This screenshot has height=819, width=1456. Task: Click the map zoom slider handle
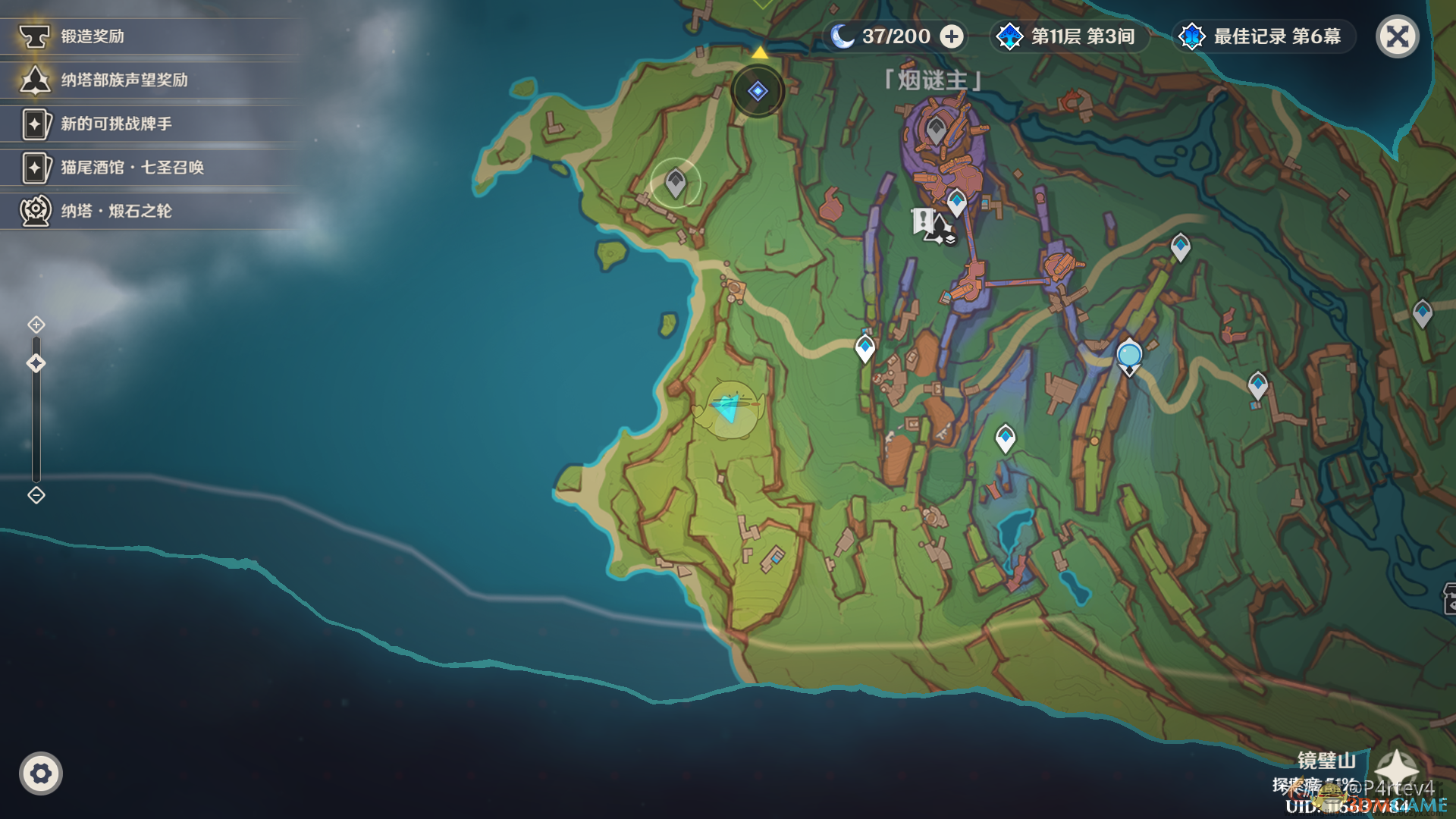pos(36,363)
